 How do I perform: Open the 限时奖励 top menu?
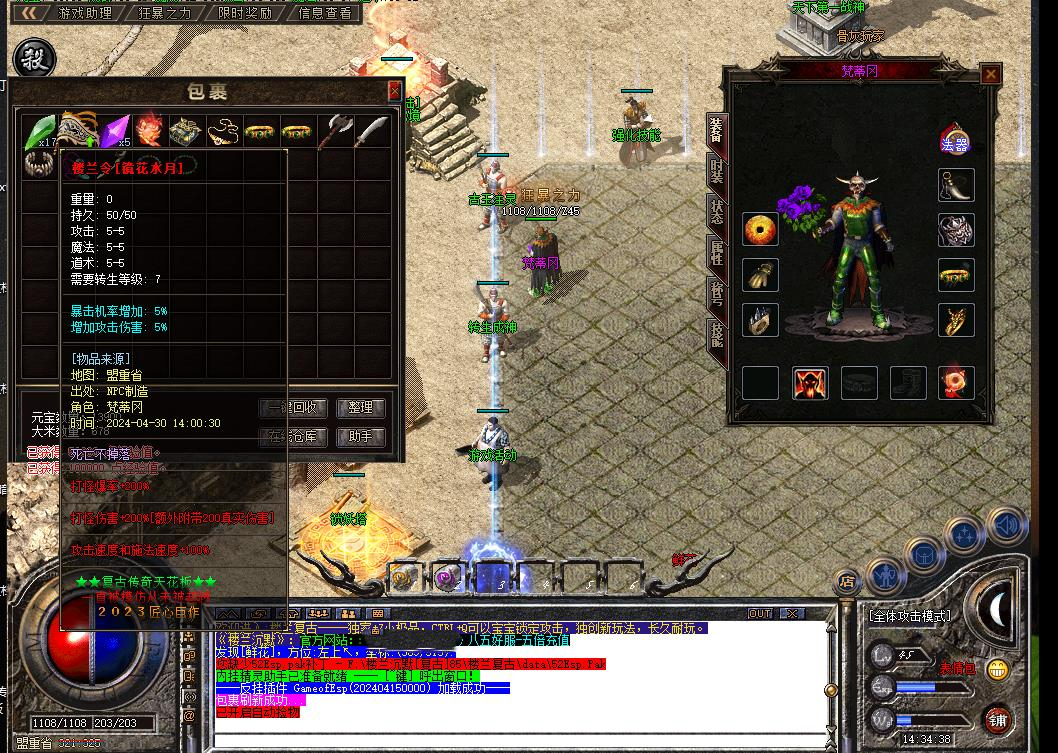point(245,13)
